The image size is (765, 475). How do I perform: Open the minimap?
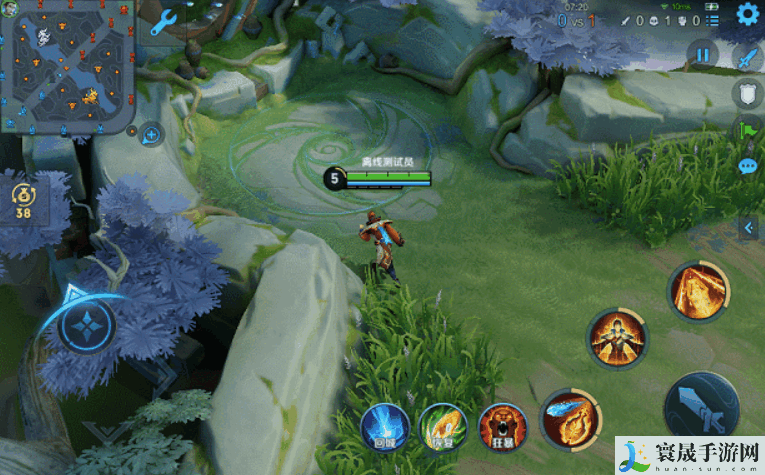(69, 68)
